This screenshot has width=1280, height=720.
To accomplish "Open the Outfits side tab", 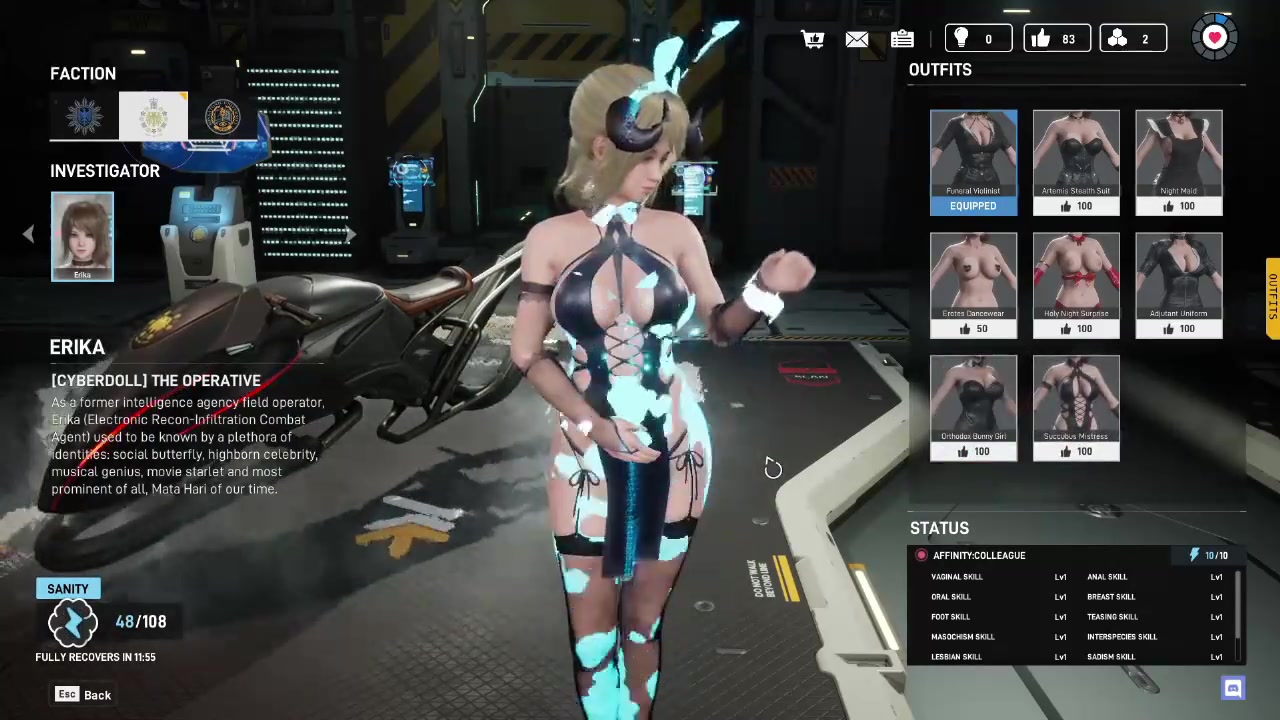I will click(x=1272, y=298).
